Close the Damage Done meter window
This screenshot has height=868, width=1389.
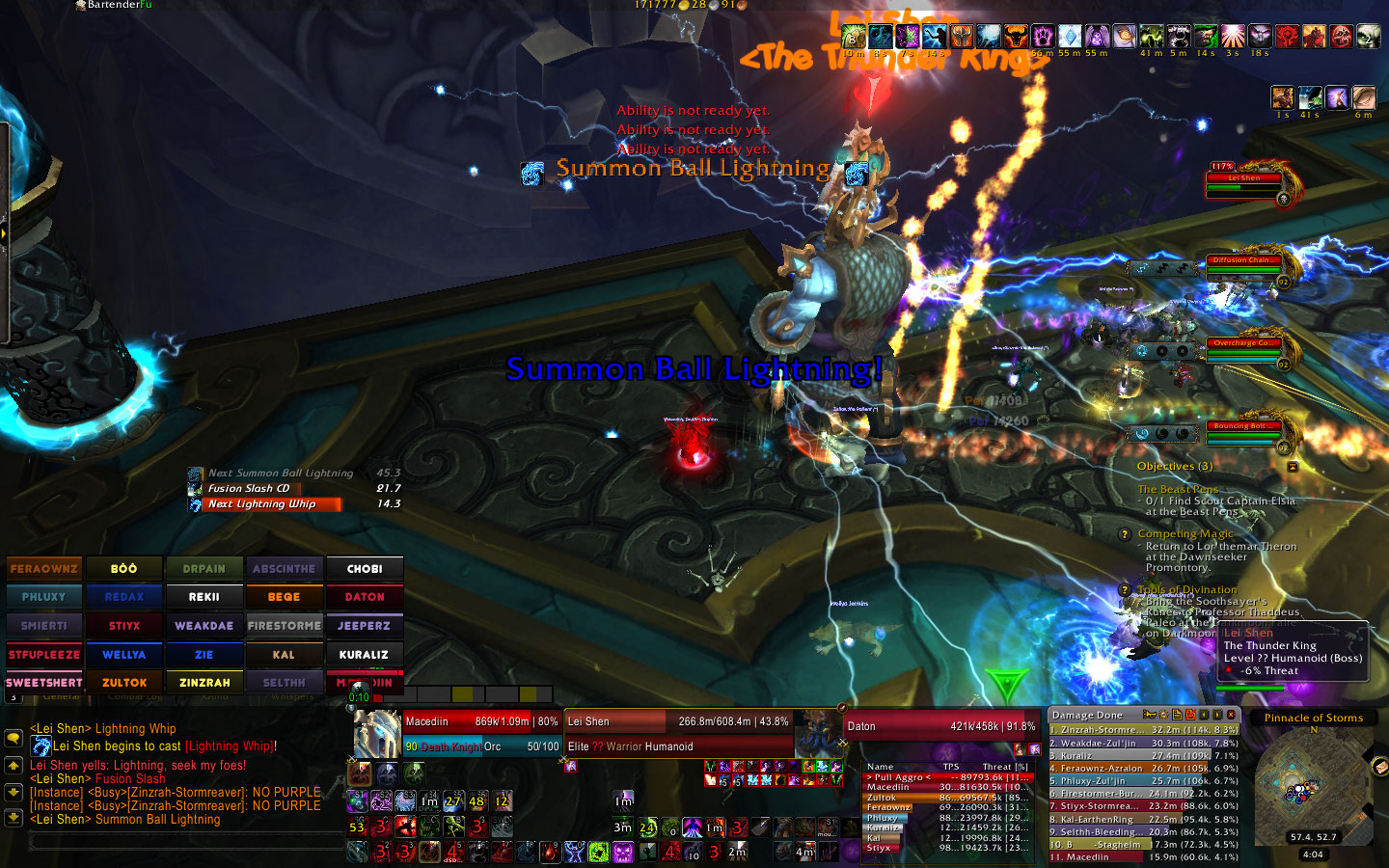pos(1231,715)
